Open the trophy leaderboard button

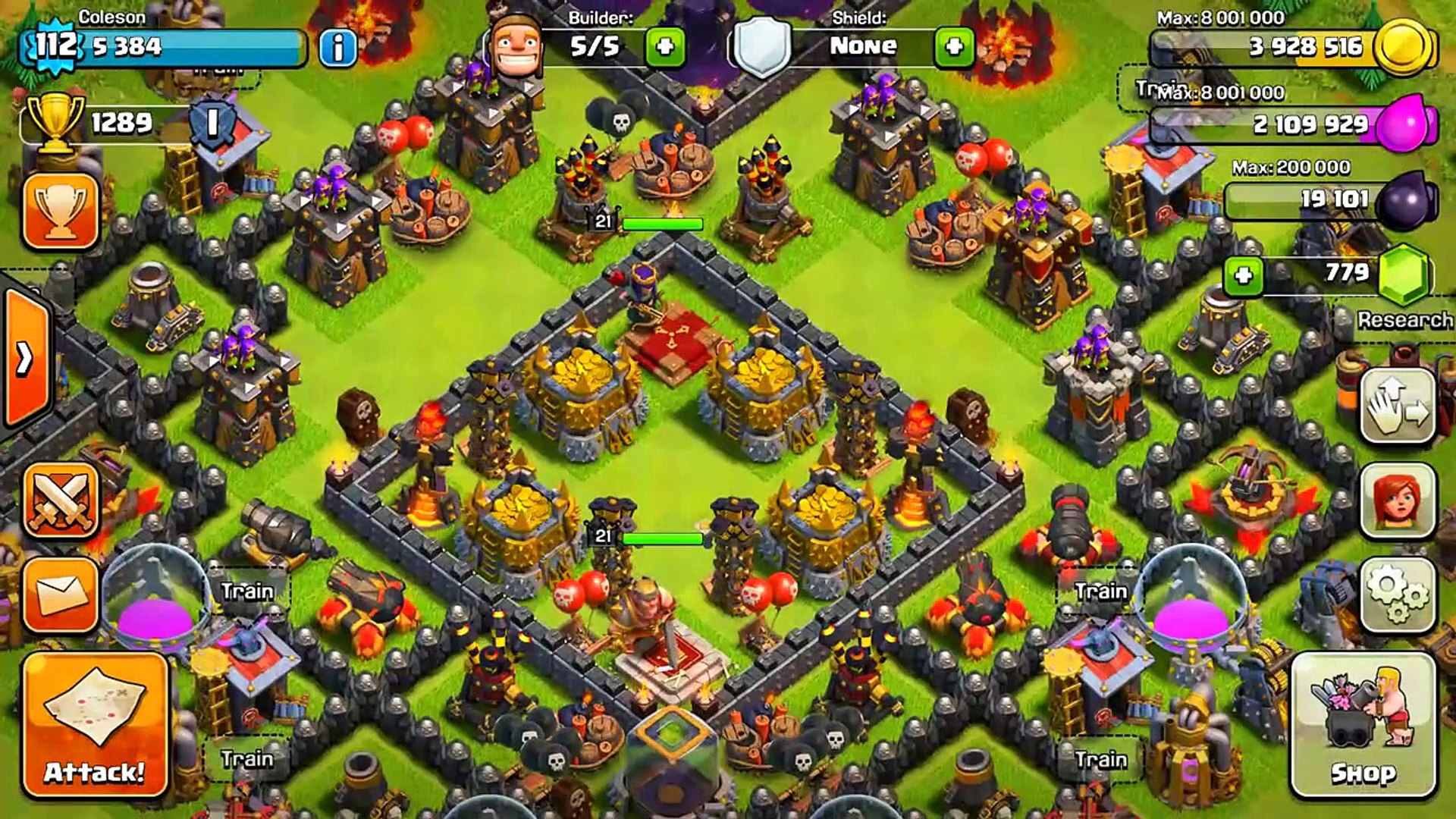(x=61, y=211)
